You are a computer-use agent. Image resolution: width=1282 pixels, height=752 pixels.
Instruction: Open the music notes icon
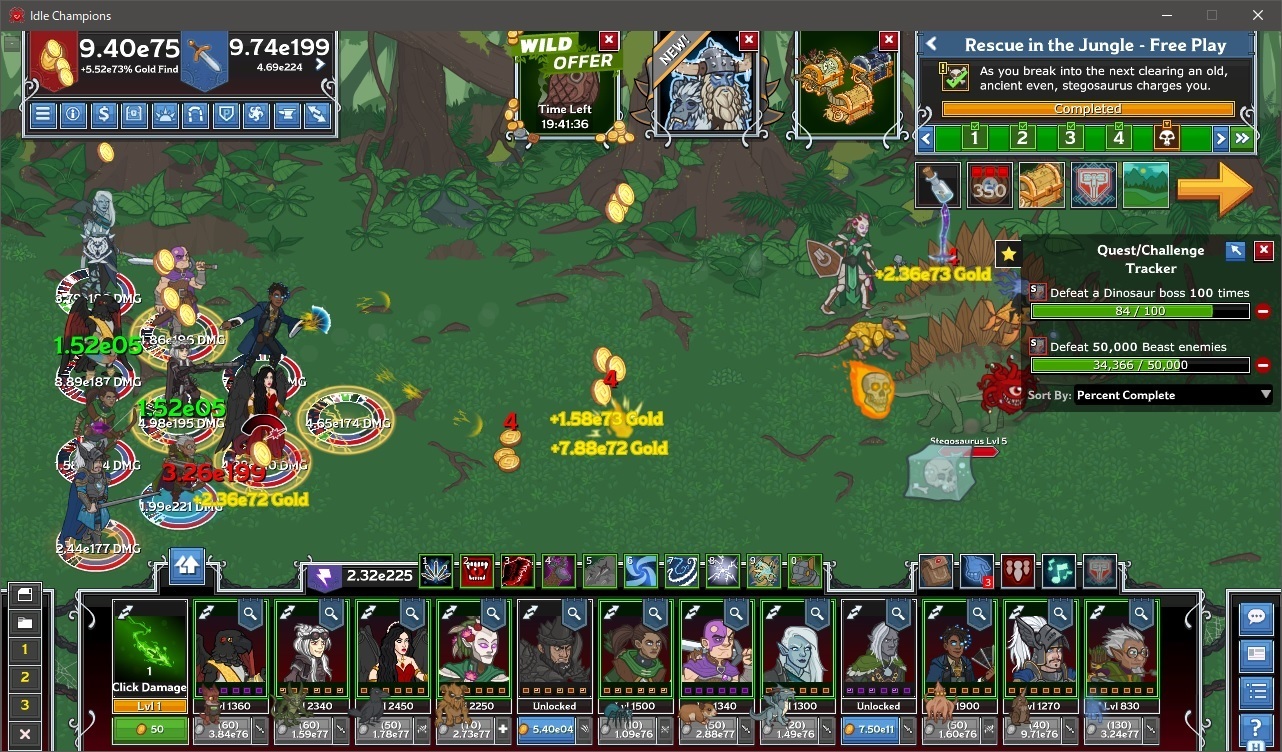tap(1059, 571)
